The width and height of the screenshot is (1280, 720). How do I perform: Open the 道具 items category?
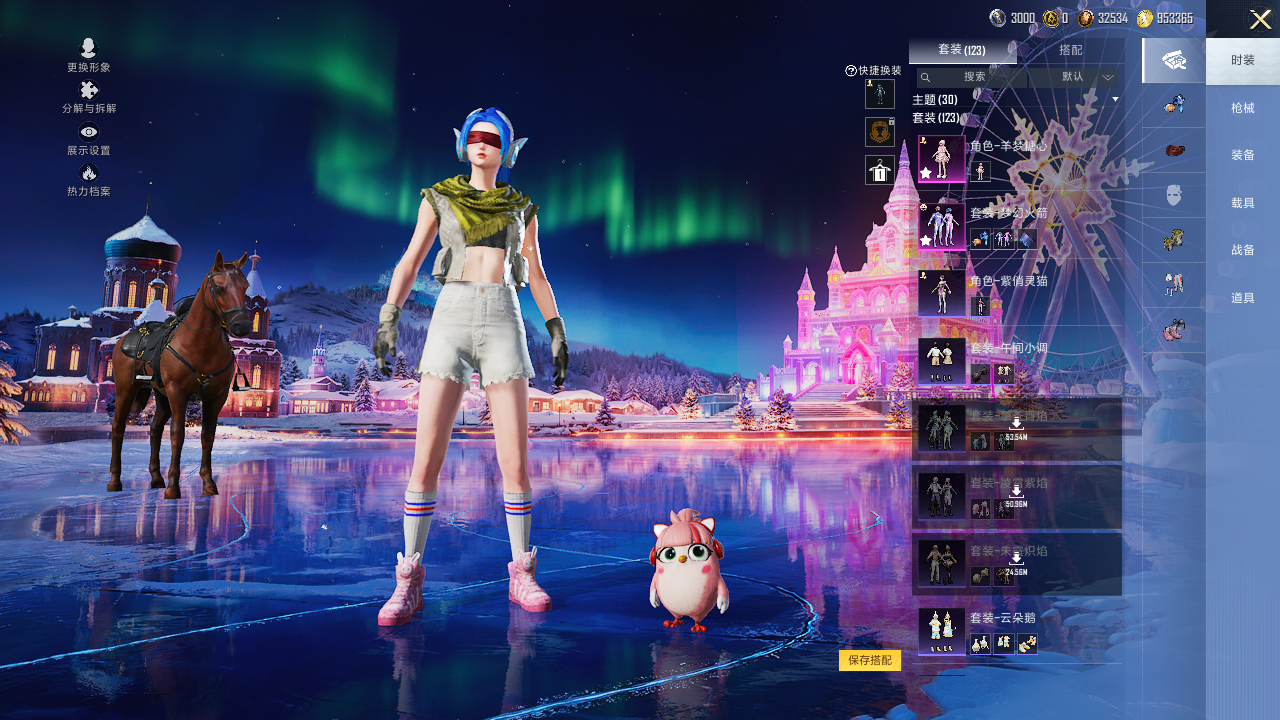tap(1243, 298)
